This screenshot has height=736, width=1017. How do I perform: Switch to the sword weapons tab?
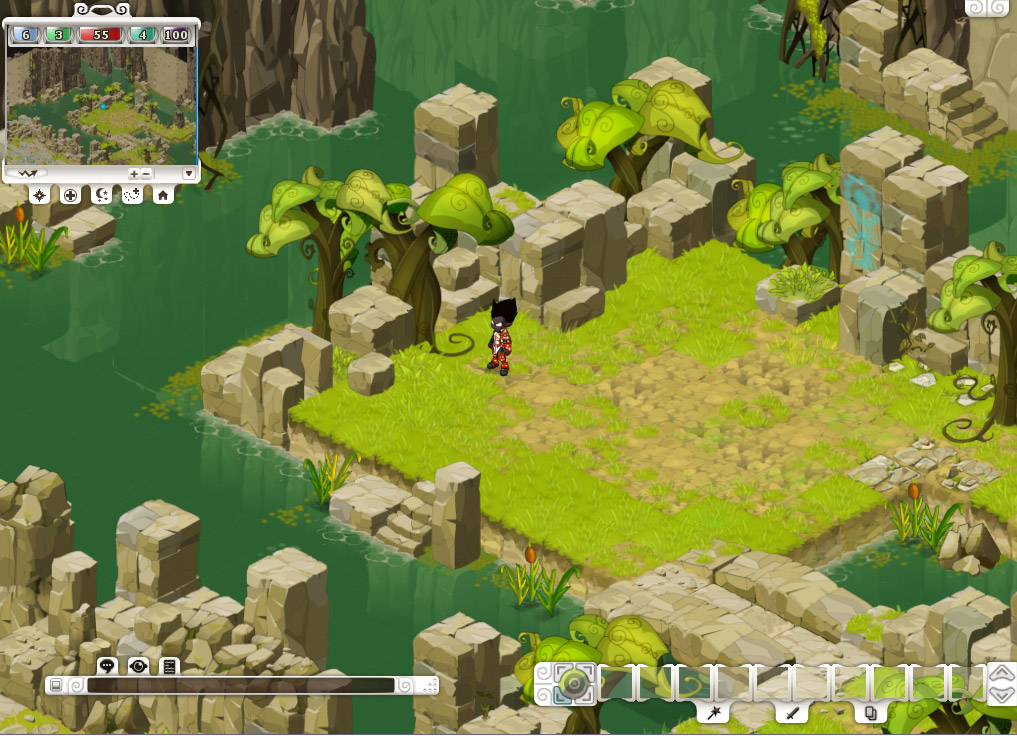click(792, 713)
